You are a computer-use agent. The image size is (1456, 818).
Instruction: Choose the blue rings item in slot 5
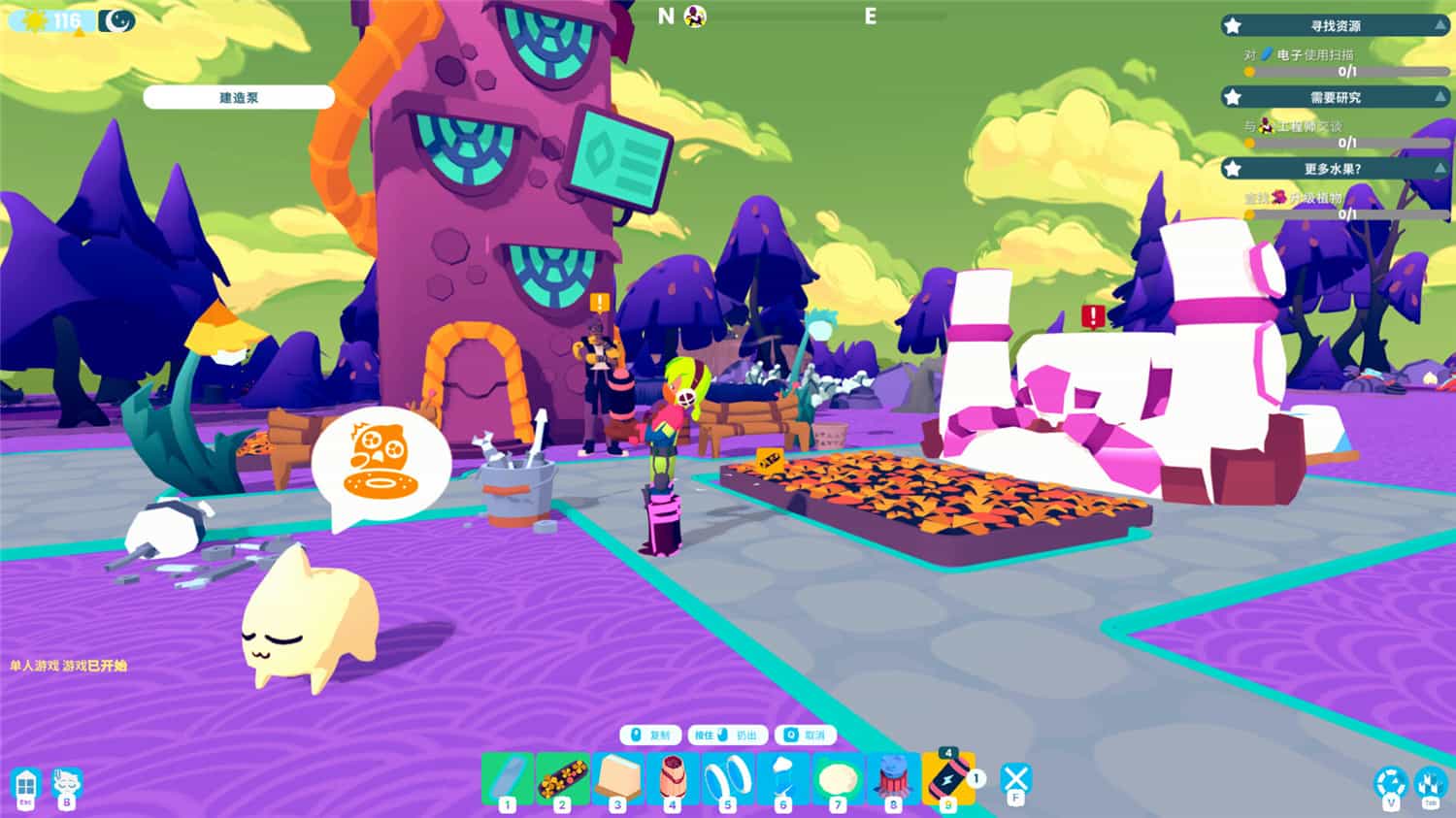tap(730, 779)
